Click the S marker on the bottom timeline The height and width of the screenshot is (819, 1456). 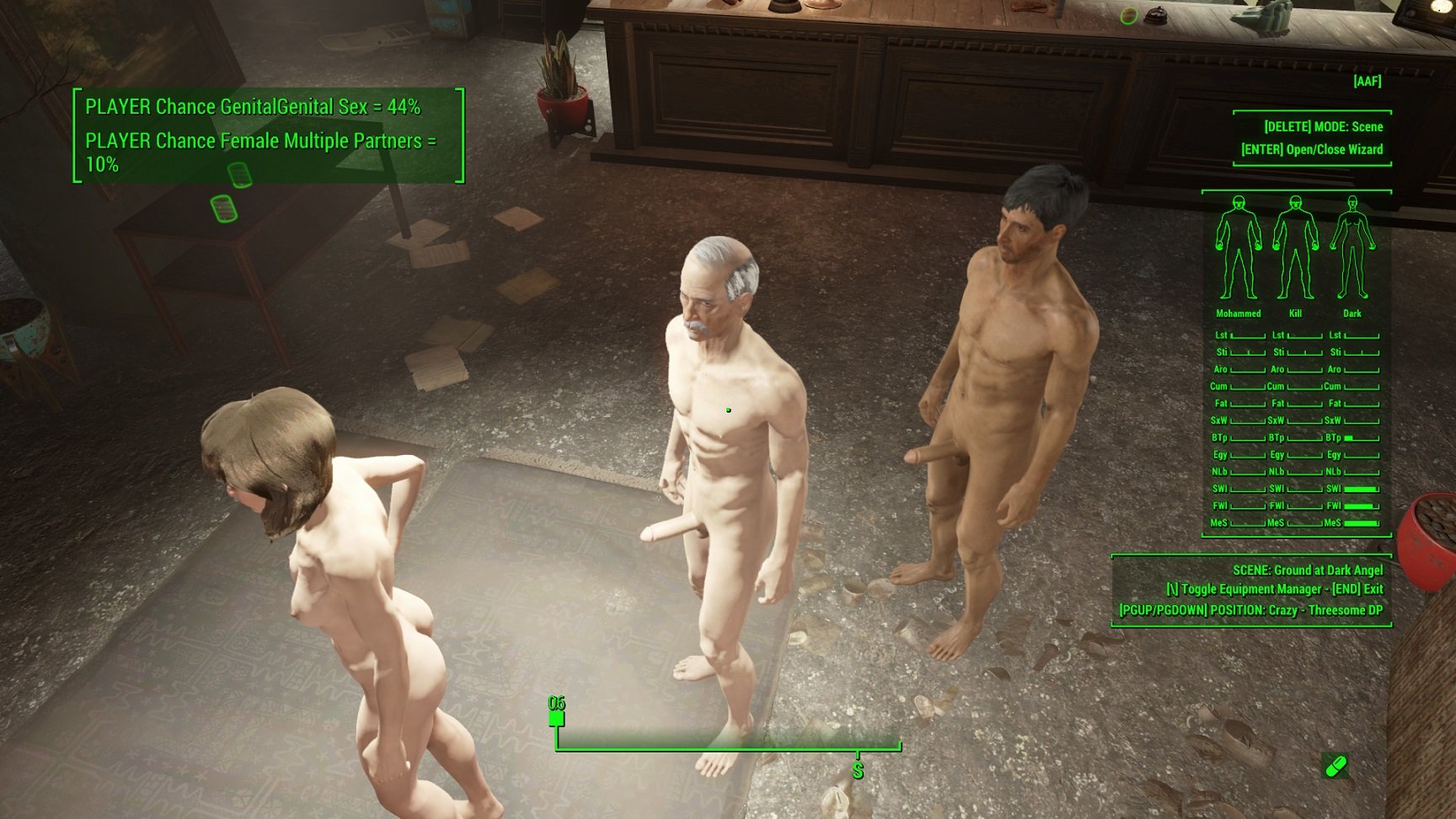859,768
